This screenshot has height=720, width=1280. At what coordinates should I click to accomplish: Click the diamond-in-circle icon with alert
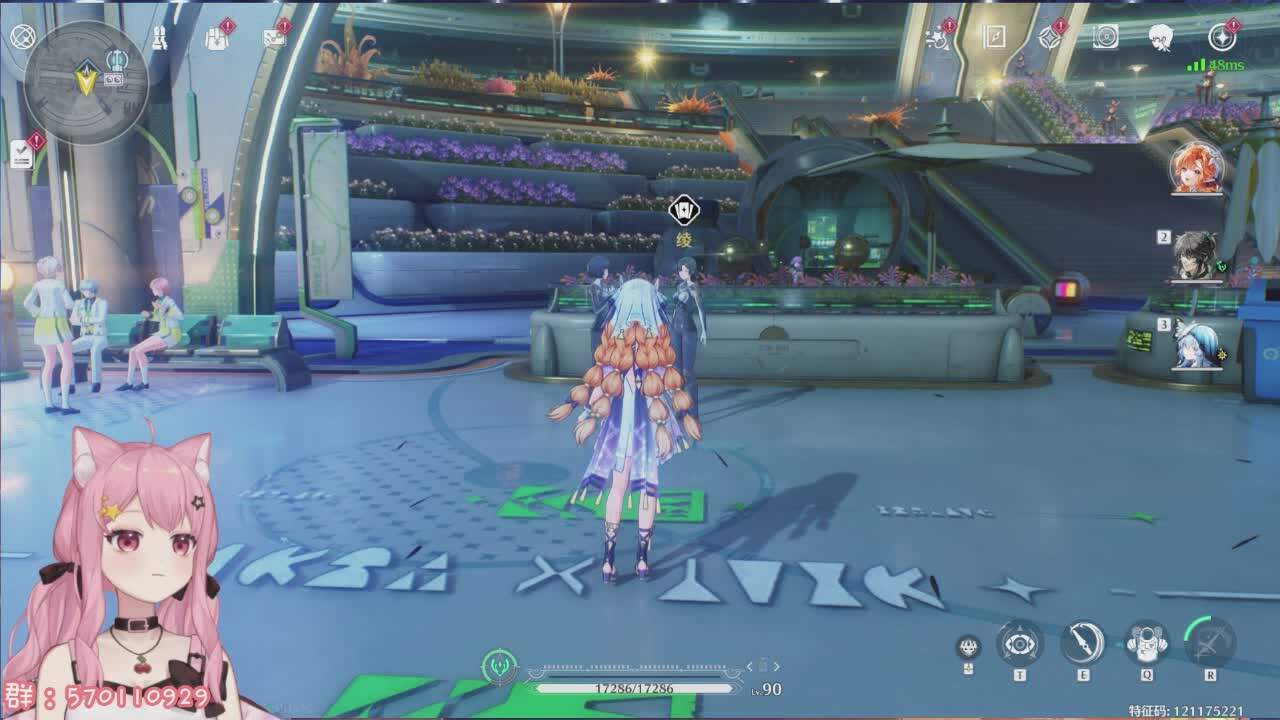pyautogui.click(x=1050, y=37)
